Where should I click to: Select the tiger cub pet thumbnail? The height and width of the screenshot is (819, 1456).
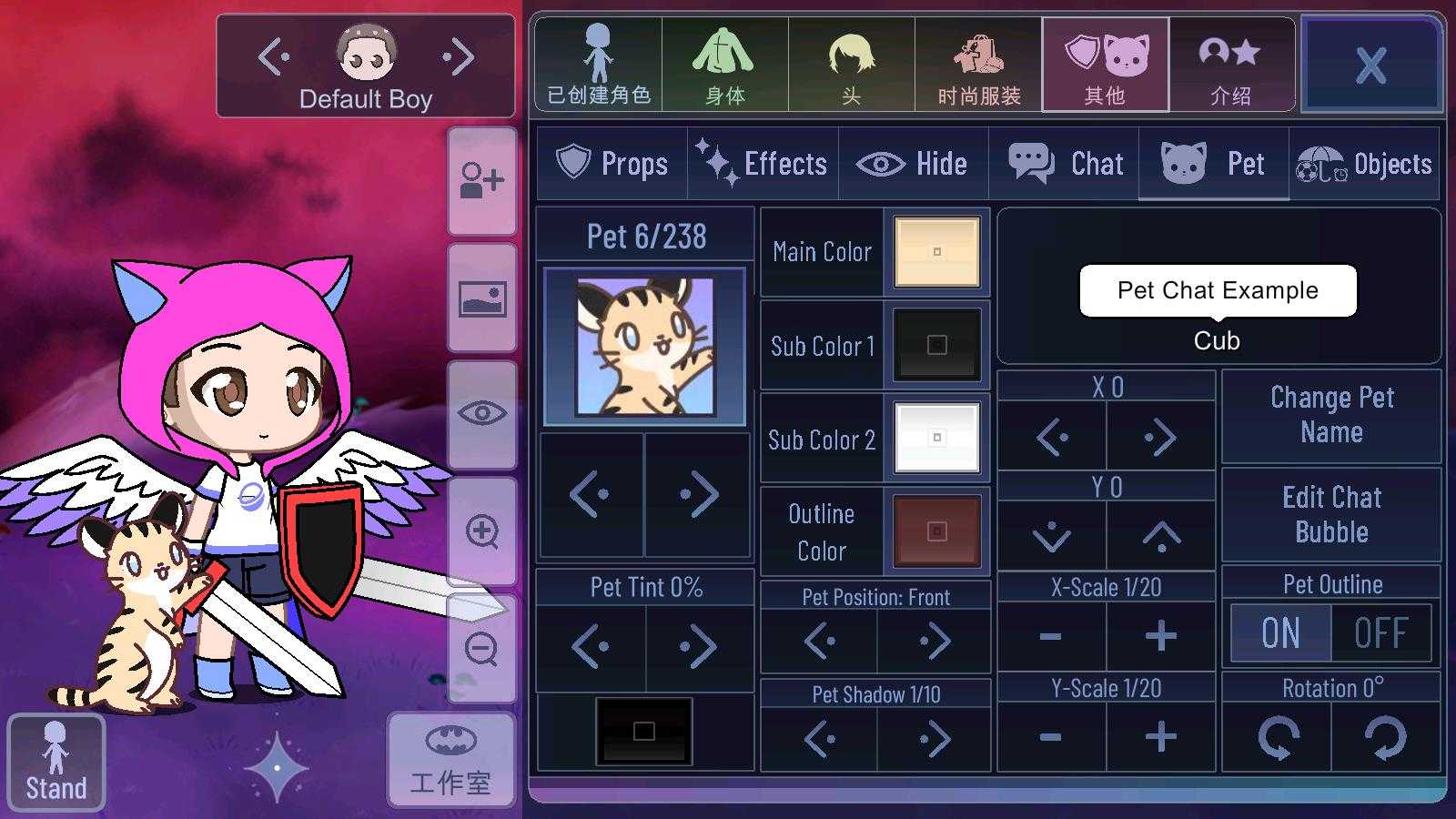coord(645,347)
